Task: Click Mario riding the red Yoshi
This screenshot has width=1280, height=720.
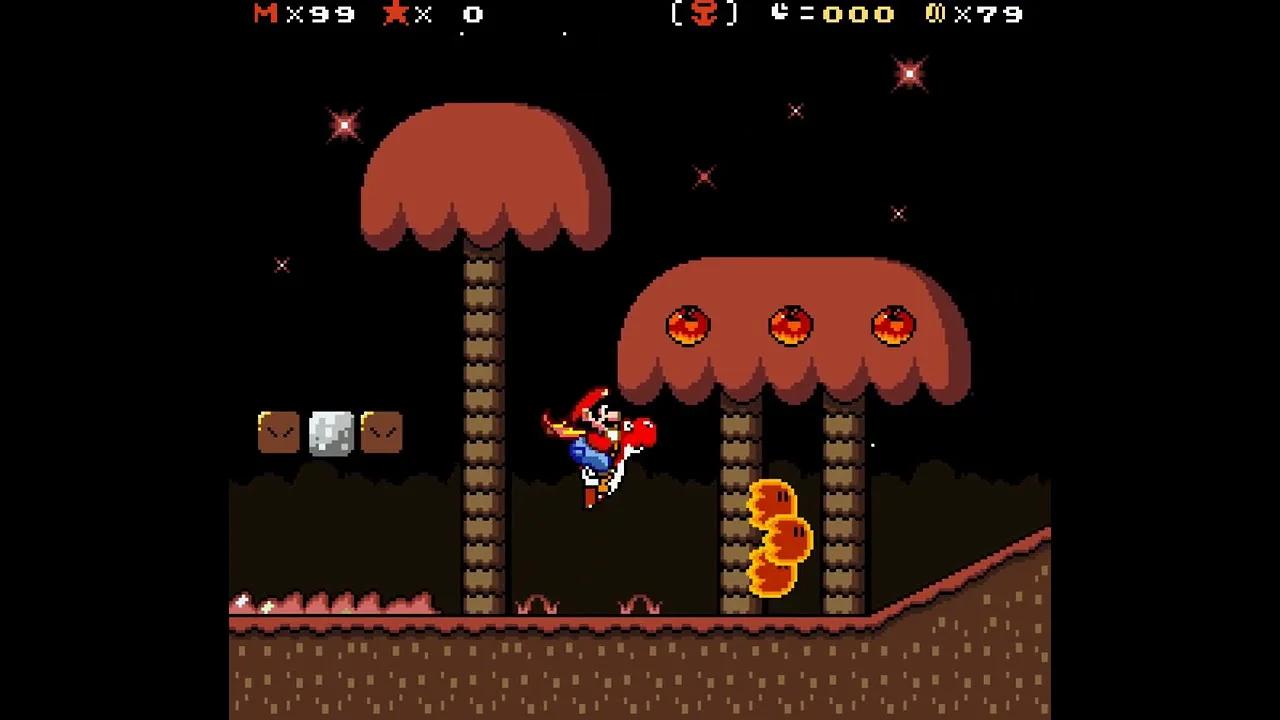Action: [x=600, y=445]
